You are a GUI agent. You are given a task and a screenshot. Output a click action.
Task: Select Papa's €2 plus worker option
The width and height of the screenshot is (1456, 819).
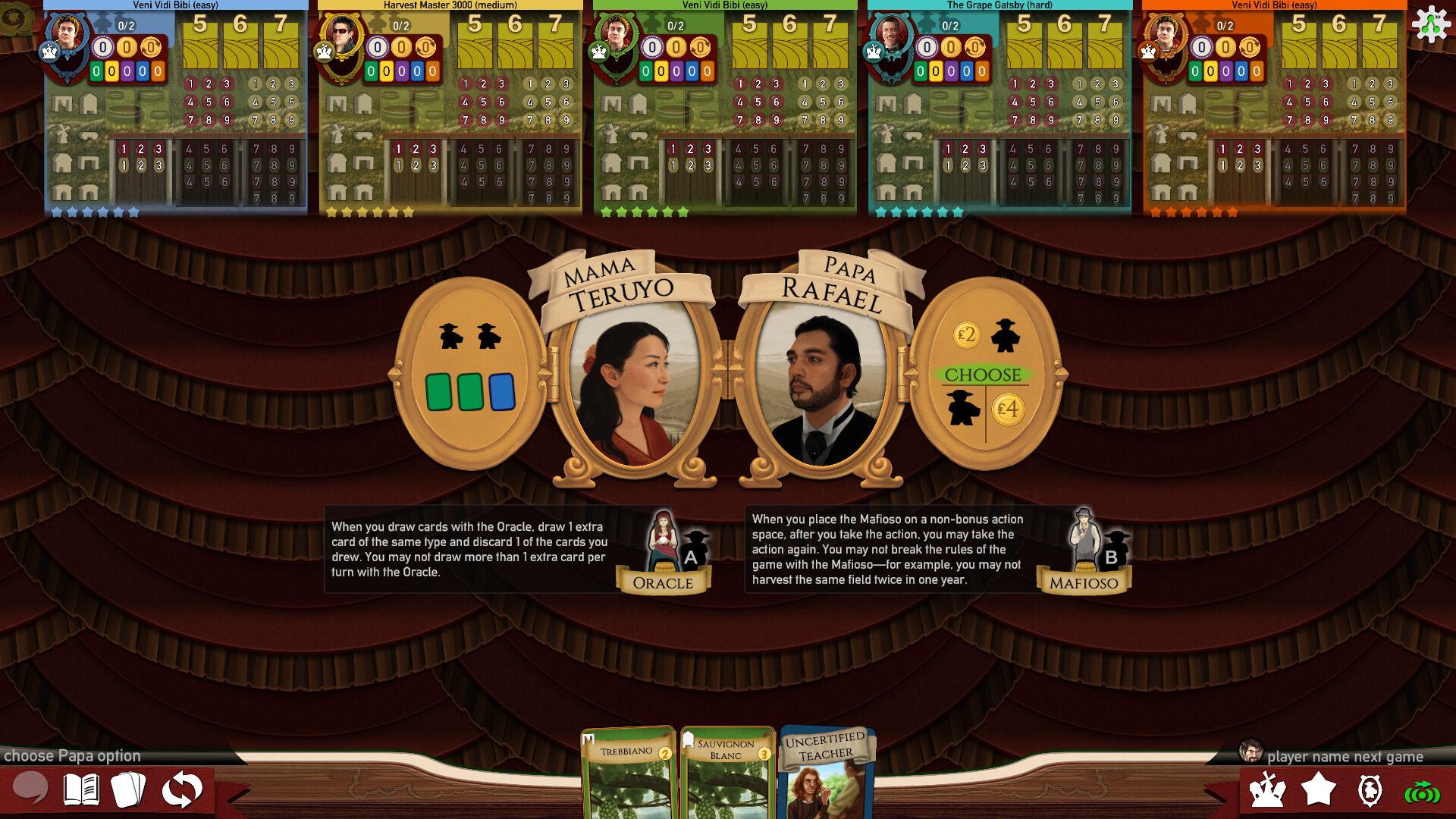pyautogui.click(x=984, y=335)
